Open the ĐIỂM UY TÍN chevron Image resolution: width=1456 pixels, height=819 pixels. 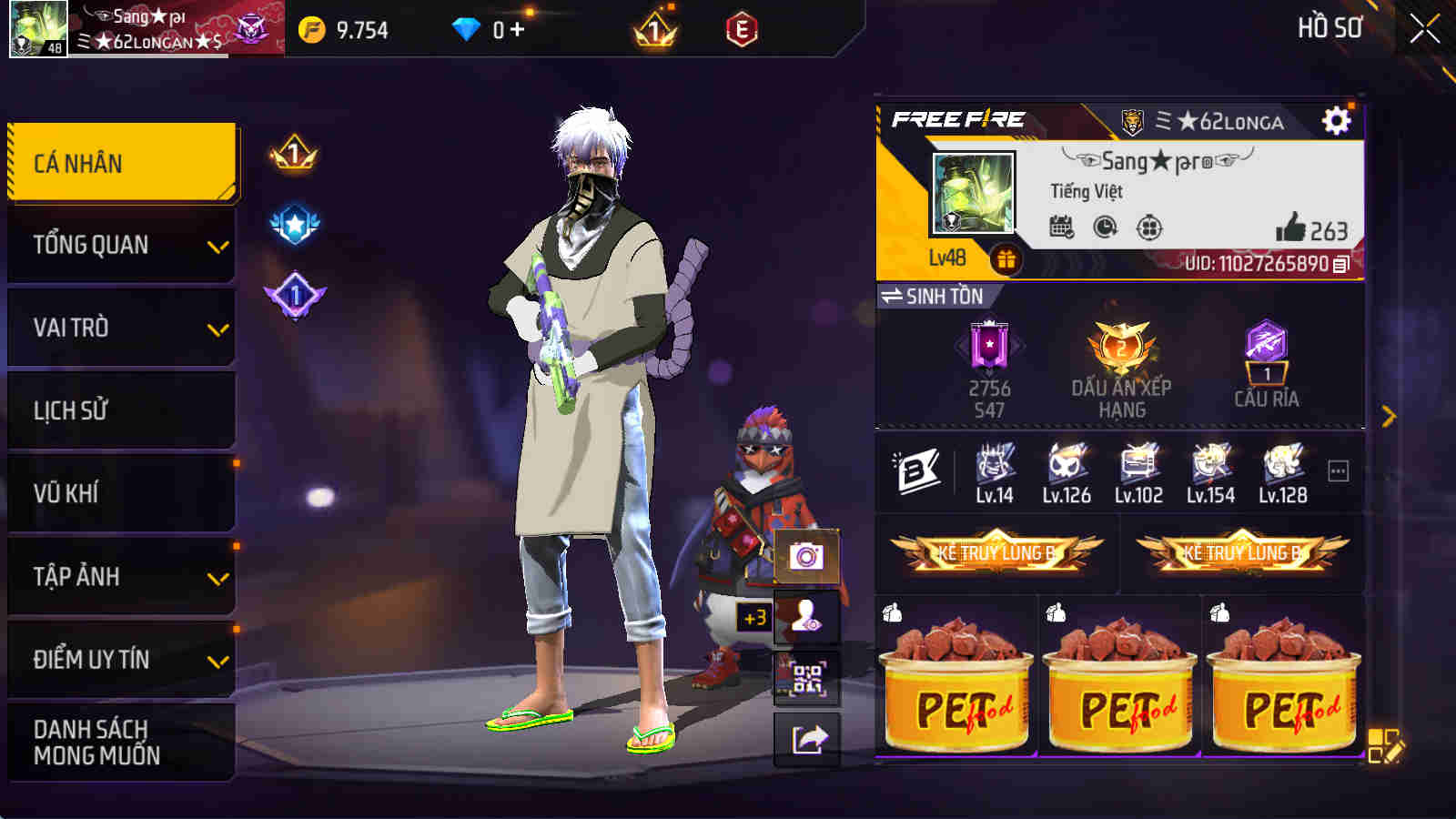click(216, 661)
